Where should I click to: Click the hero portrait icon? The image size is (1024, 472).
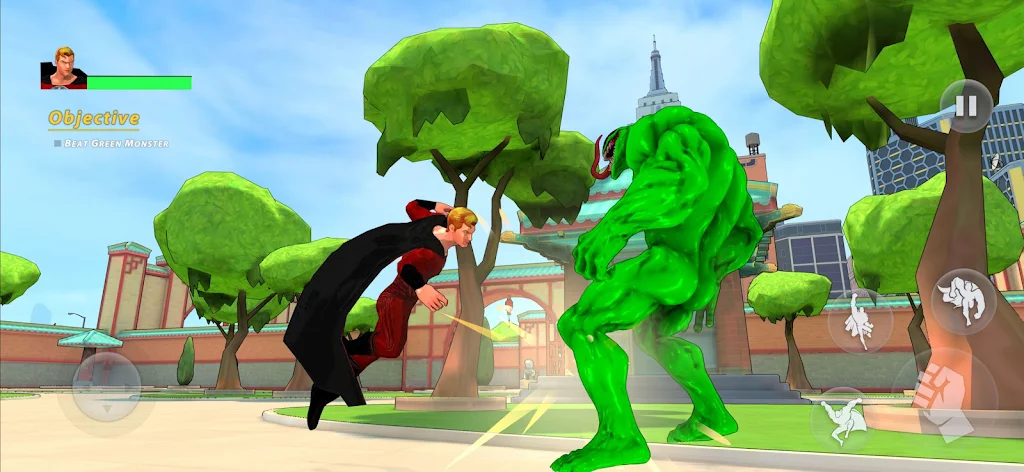click(63, 68)
